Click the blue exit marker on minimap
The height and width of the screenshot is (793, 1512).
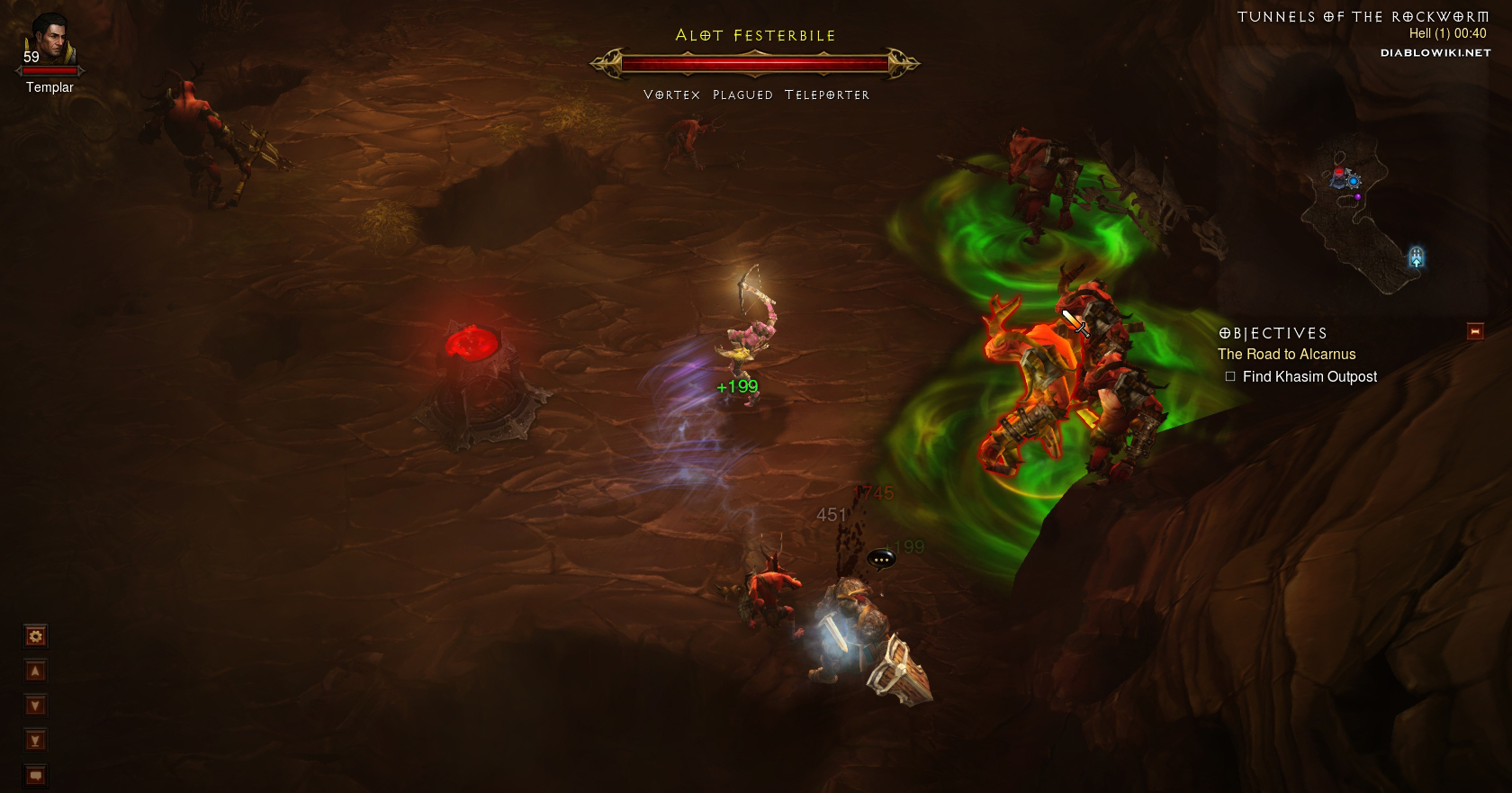(1417, 257)
